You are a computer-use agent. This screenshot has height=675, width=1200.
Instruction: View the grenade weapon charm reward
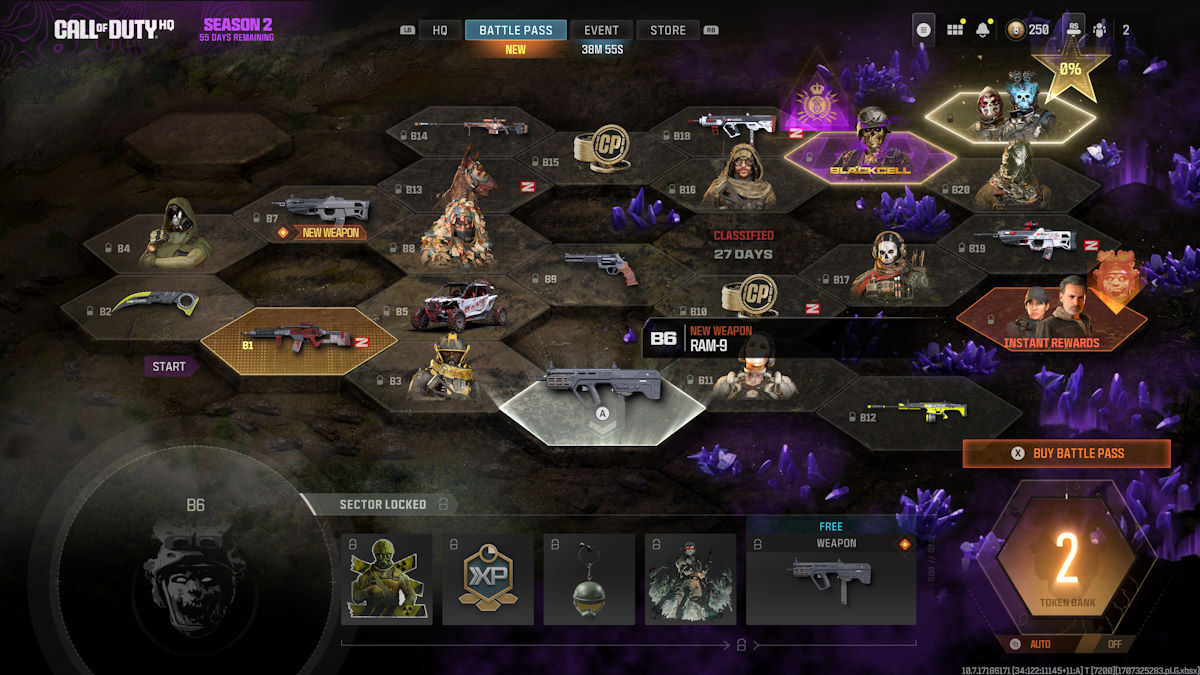(589, 578)
